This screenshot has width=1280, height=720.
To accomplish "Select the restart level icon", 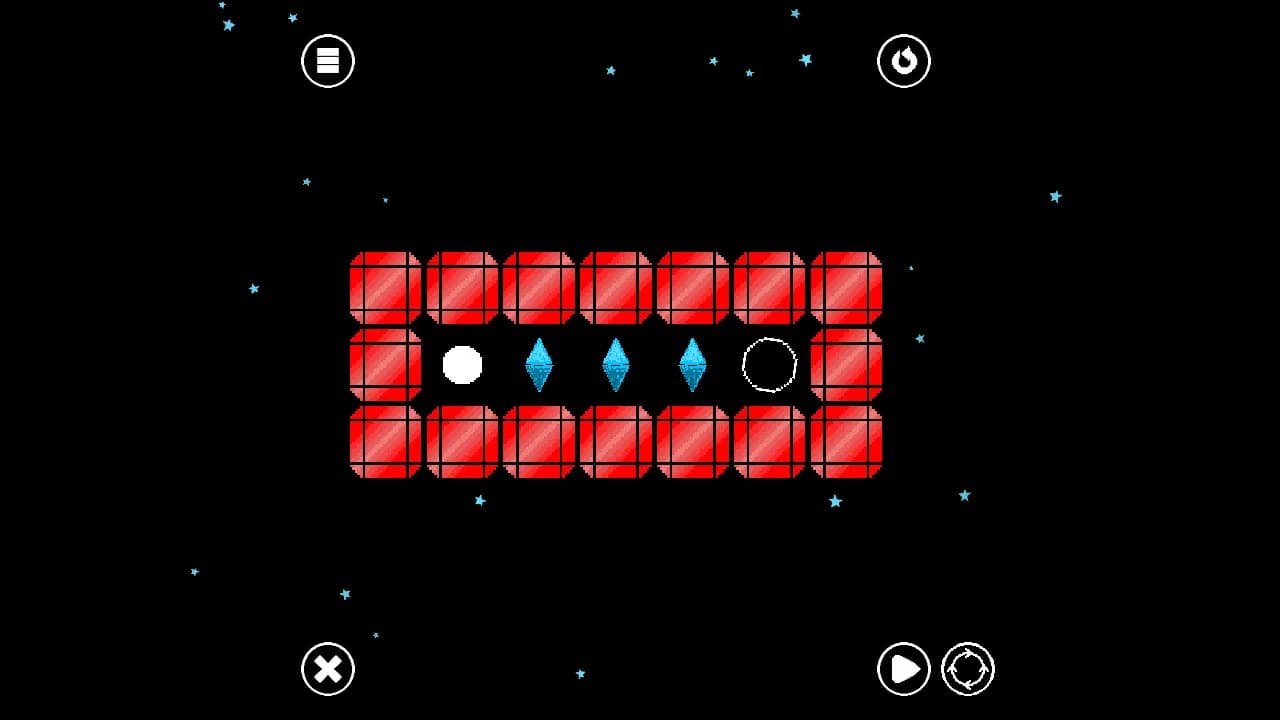I will (903, 60).
